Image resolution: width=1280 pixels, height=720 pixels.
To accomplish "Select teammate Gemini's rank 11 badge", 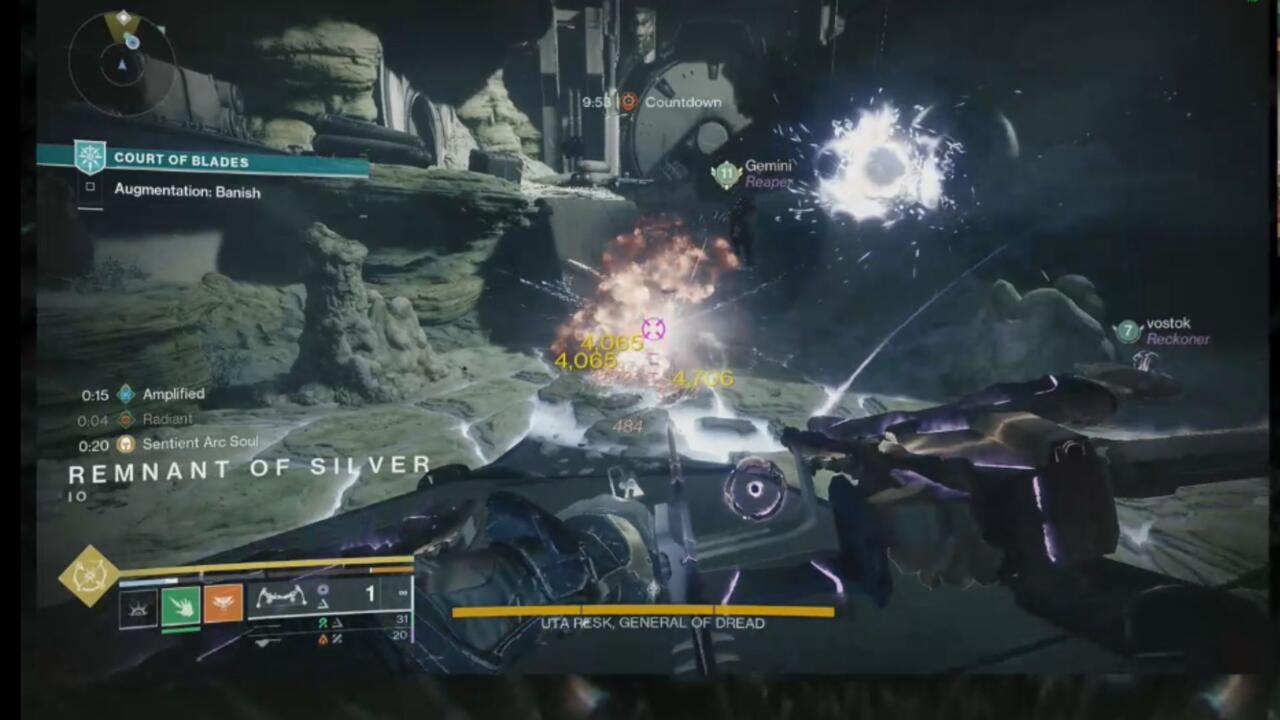I will 725,174.
